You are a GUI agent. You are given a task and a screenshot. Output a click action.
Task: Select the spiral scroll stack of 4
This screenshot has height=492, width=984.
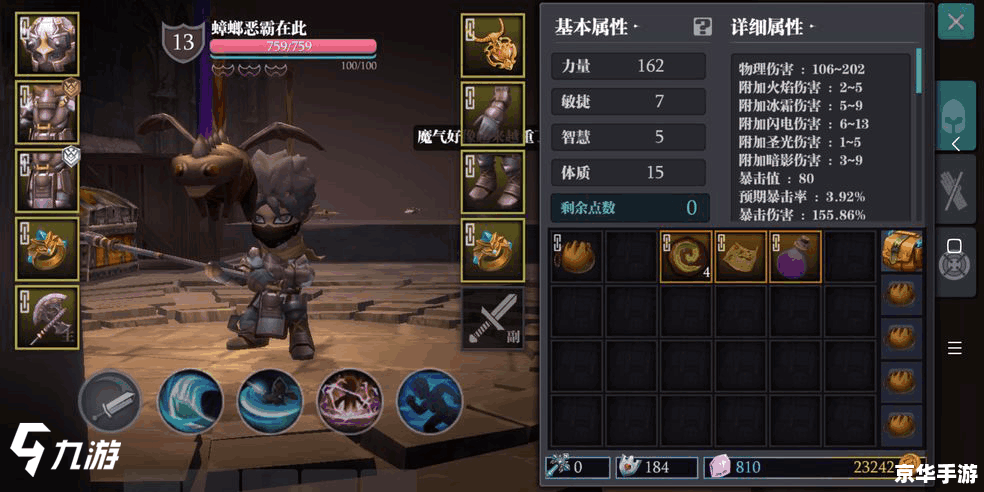coord(686,256)
